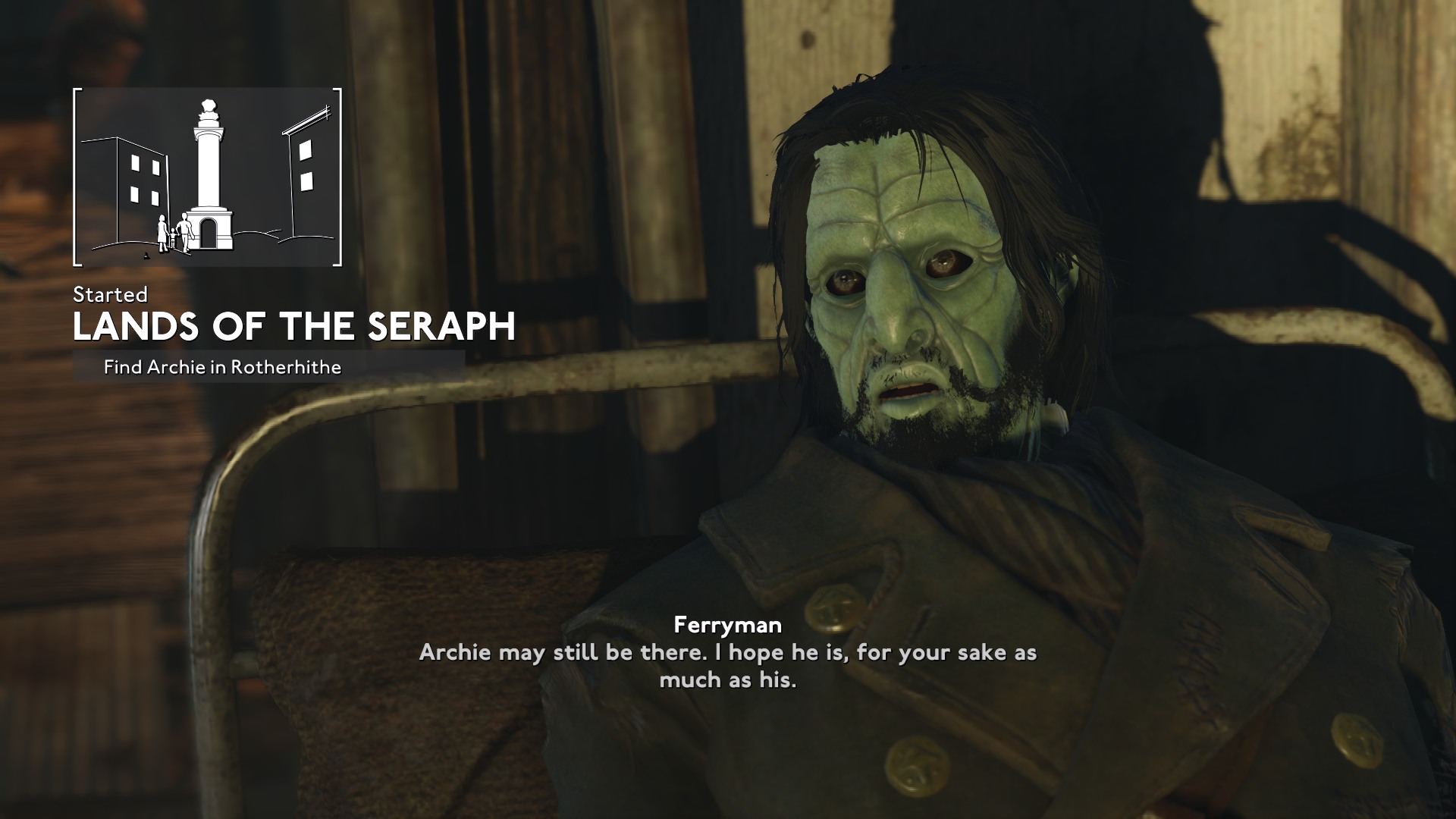Select the Find Archie in Rotherhithe objective
Viewport: 1456px width, 819px height.
222,367
